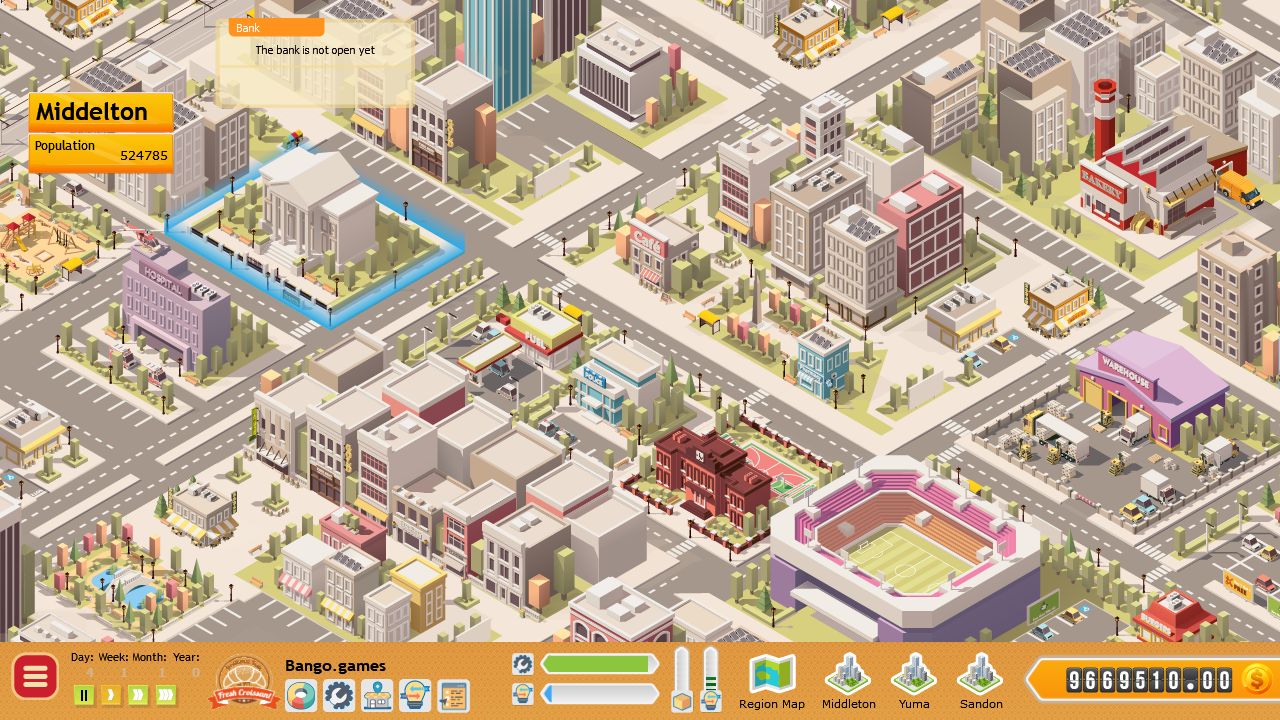Open the Region Map
1280x720 pixels.
tap(772, 682)
